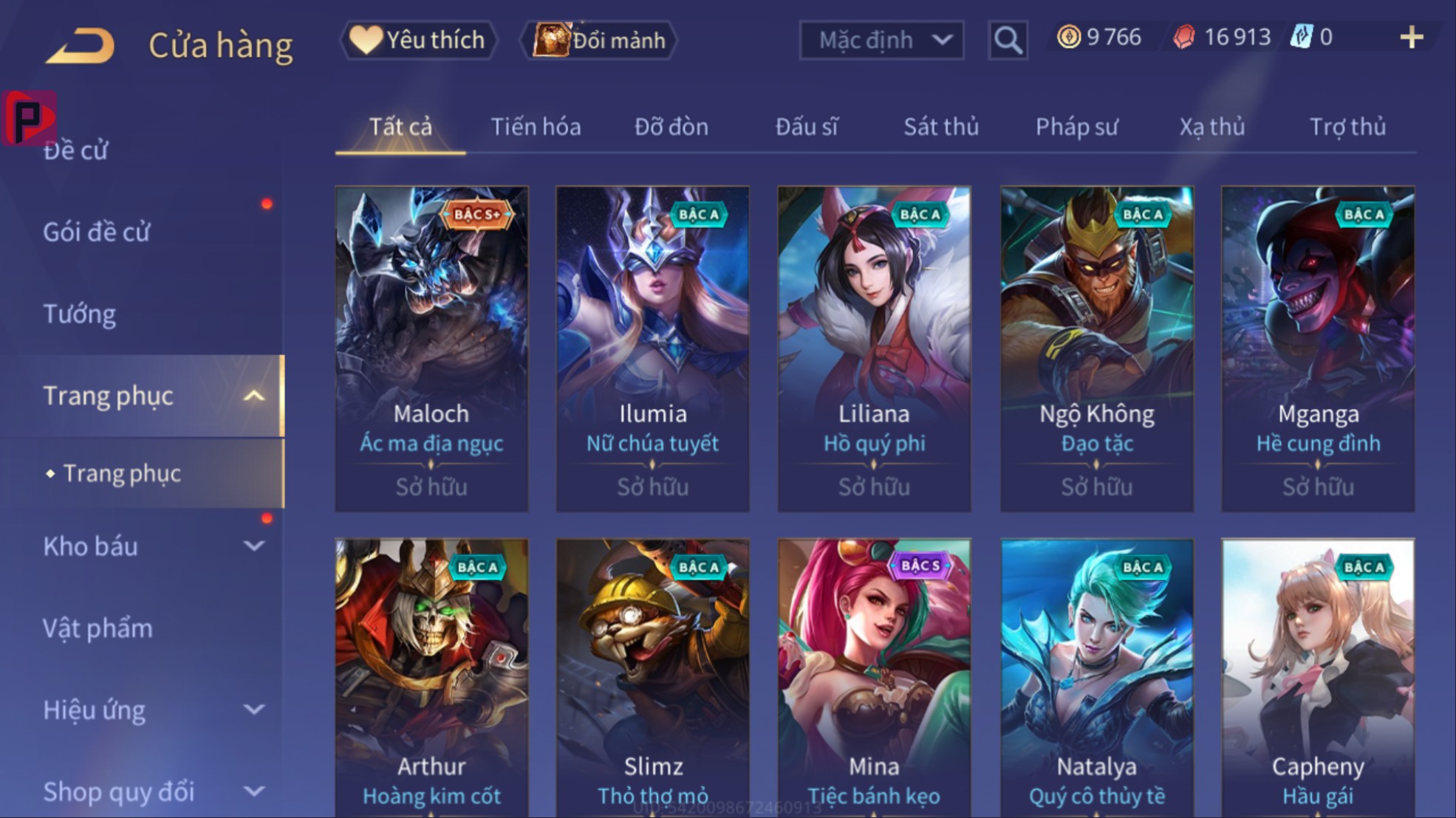
Task: Open the Yêu thích favorites list
Action: coord(419,40)
